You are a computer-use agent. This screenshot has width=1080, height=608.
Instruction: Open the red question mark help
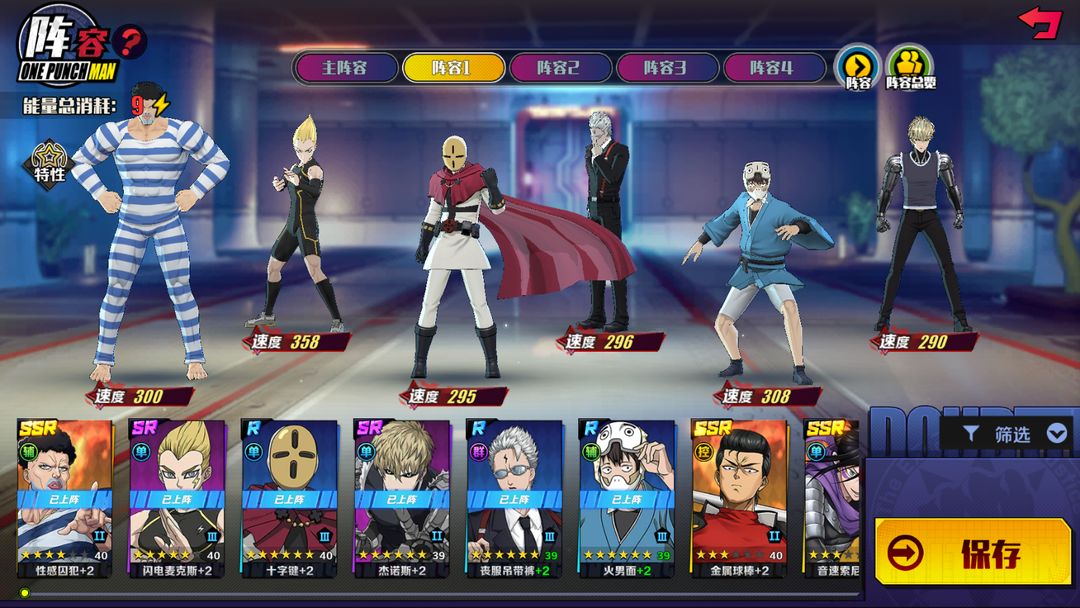coord(130,42)
